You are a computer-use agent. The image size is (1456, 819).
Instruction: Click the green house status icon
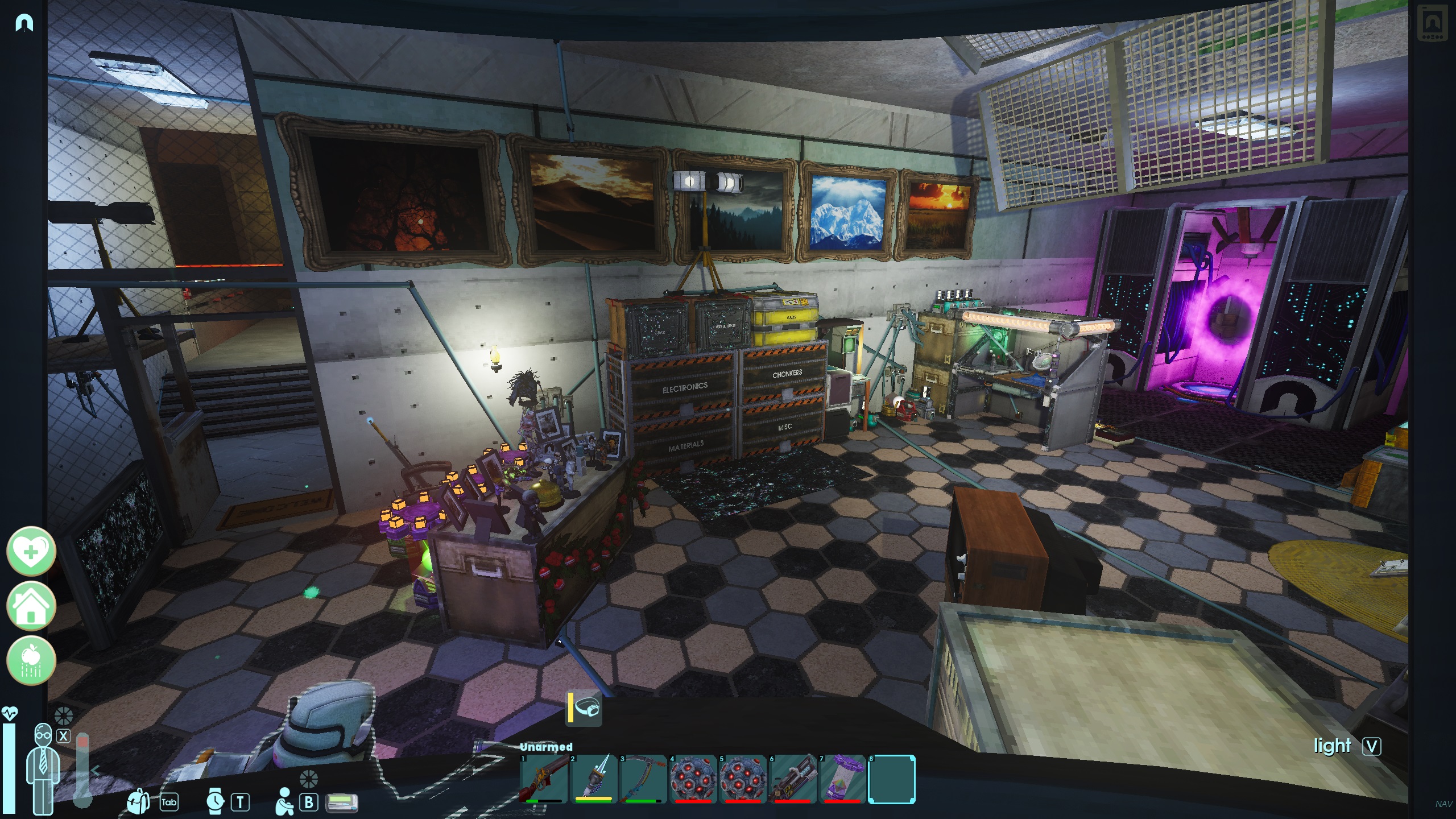(31, 606)
